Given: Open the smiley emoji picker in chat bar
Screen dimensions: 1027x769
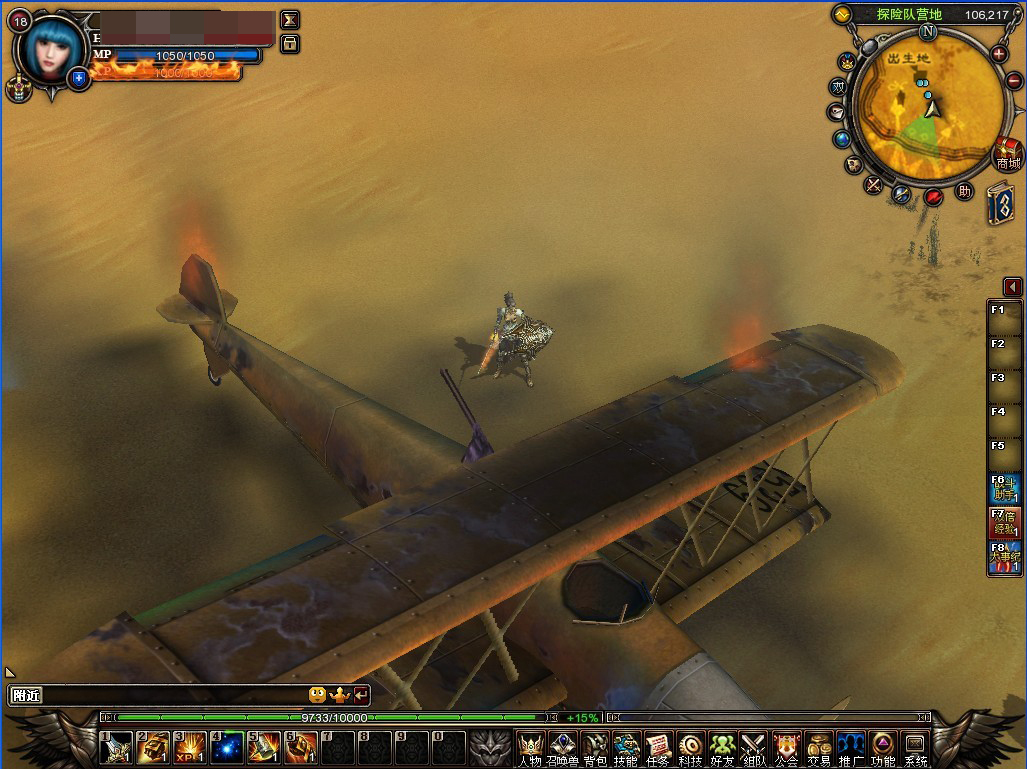Looking at the screenshot, I should point(317,694).
